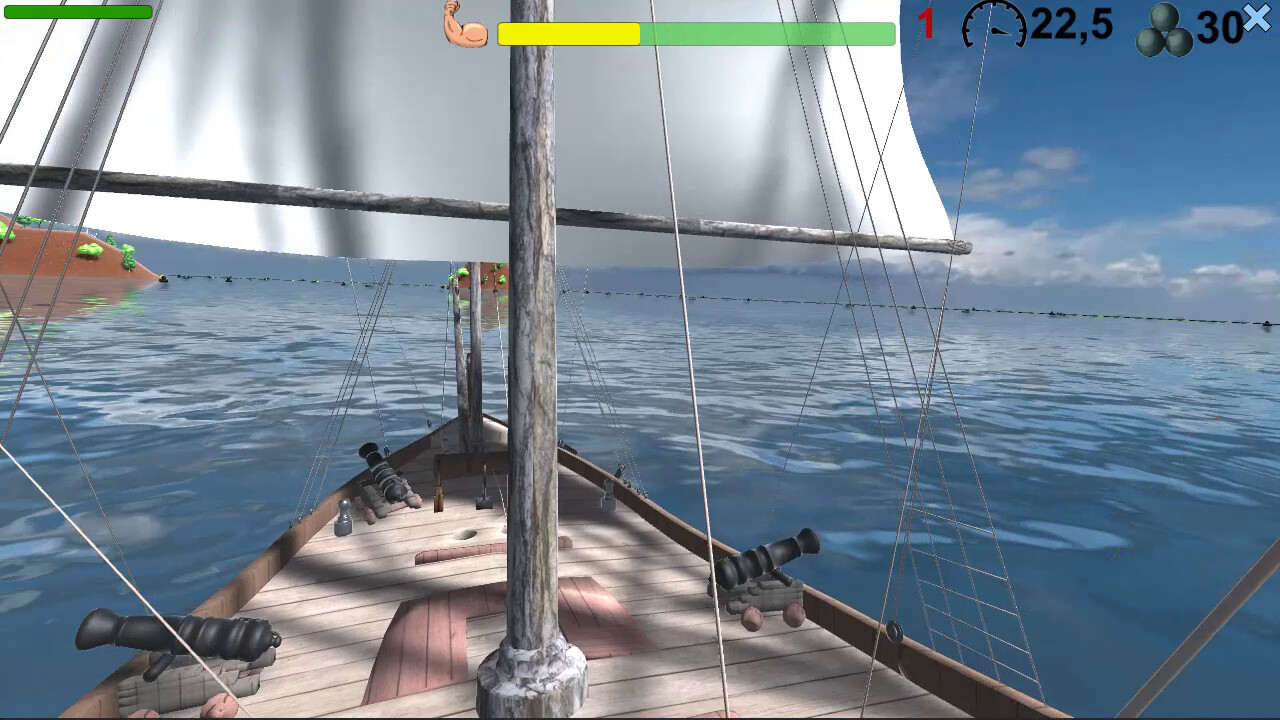Click the red counter number 1
The width and height of the screenshot is (1280, 720).
(x=925, y=23)
